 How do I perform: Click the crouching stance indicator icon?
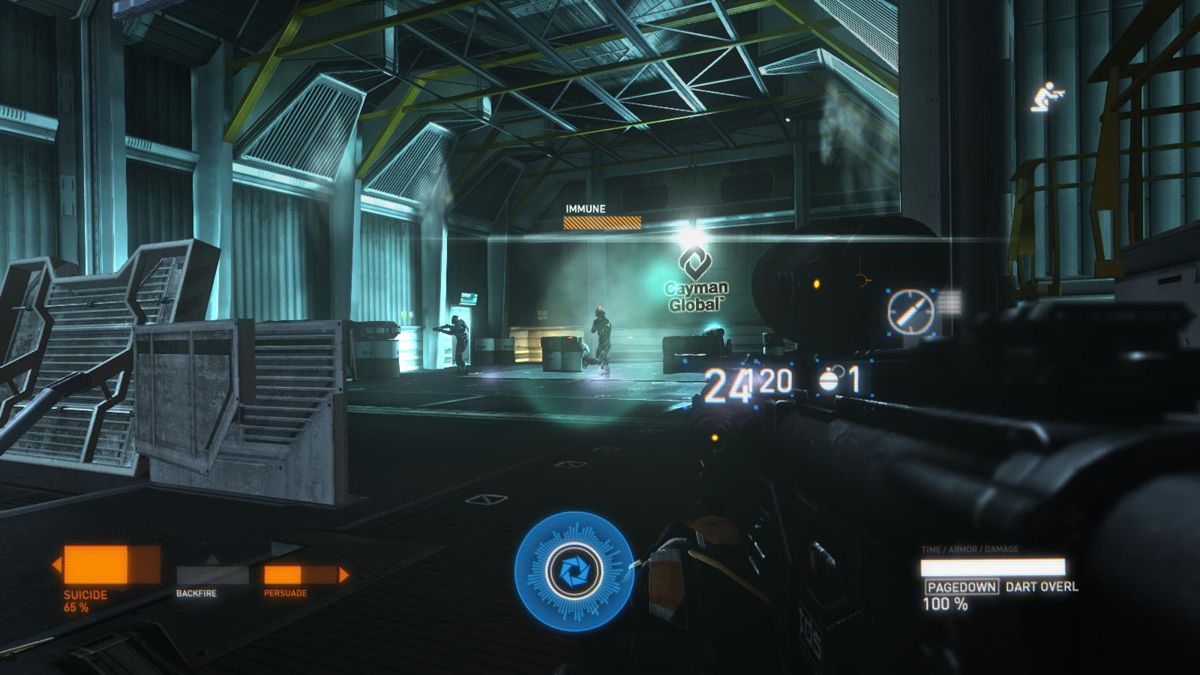pyautogui.click(x=1047, y=97)
